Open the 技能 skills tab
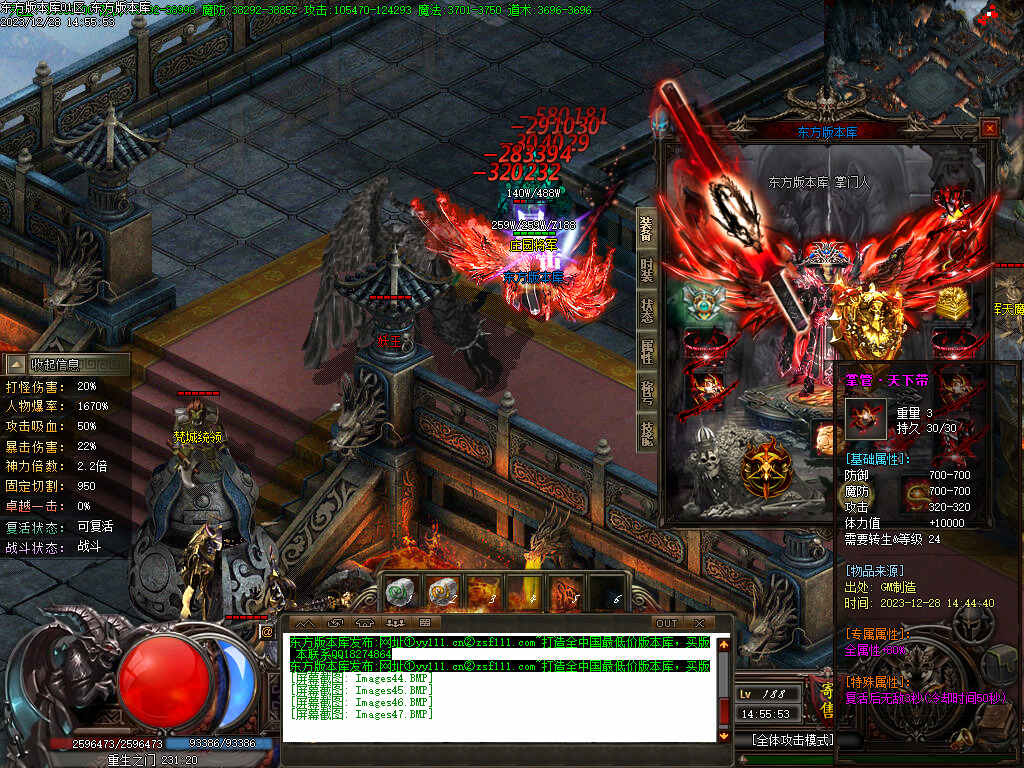The image size is (1024, 768). pyautogui.click(x=647, y=431)
